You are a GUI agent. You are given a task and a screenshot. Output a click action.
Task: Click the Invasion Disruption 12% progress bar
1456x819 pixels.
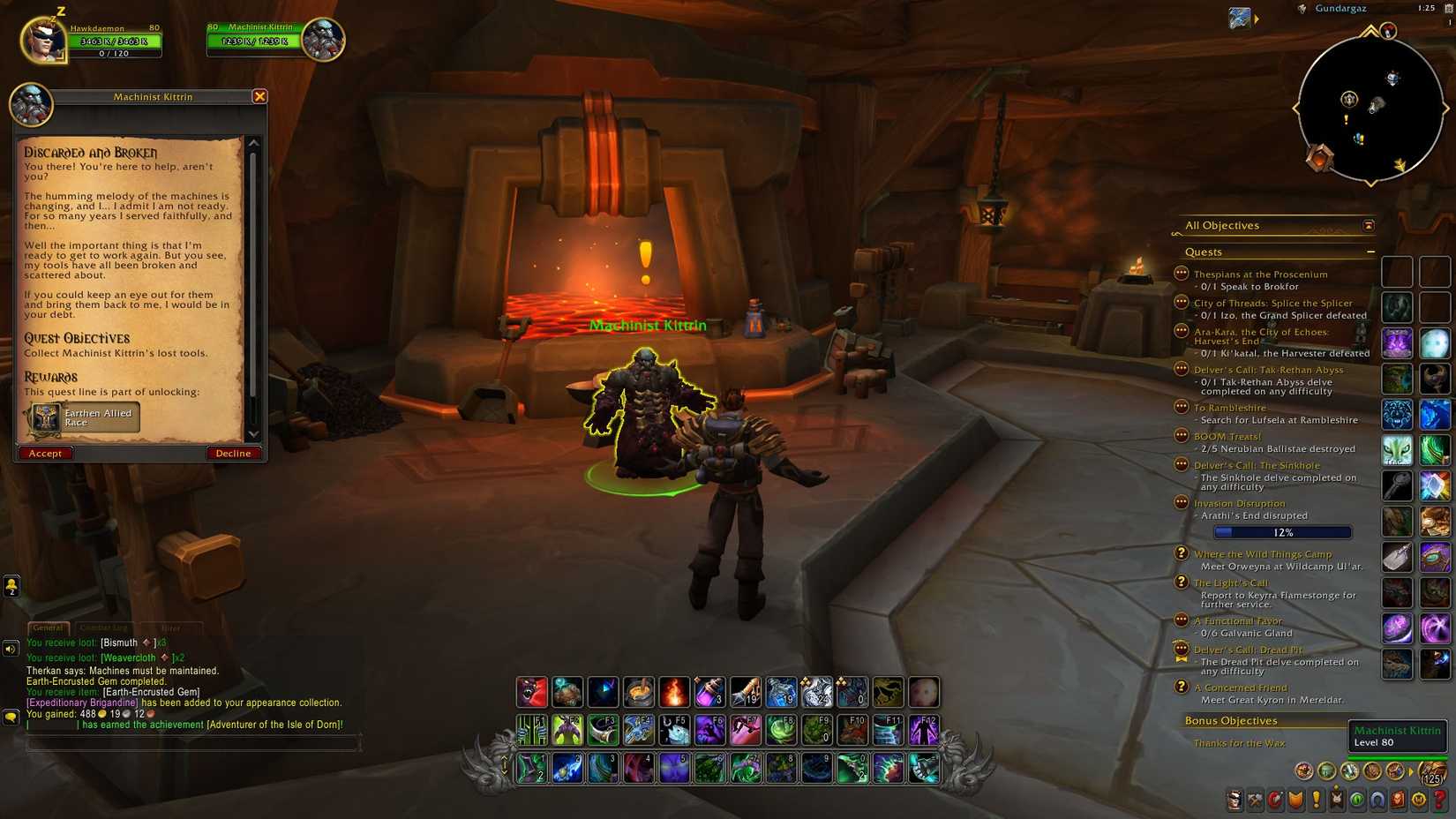[x=1282, y=532]
